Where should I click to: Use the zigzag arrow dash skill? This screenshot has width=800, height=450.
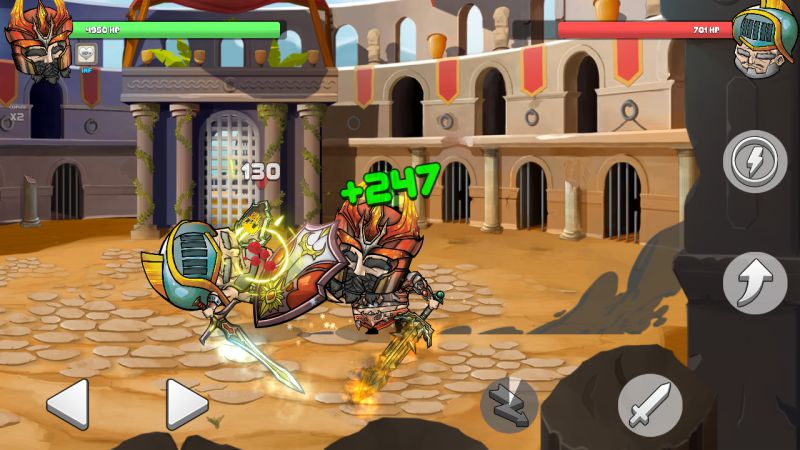pos(509,404)
